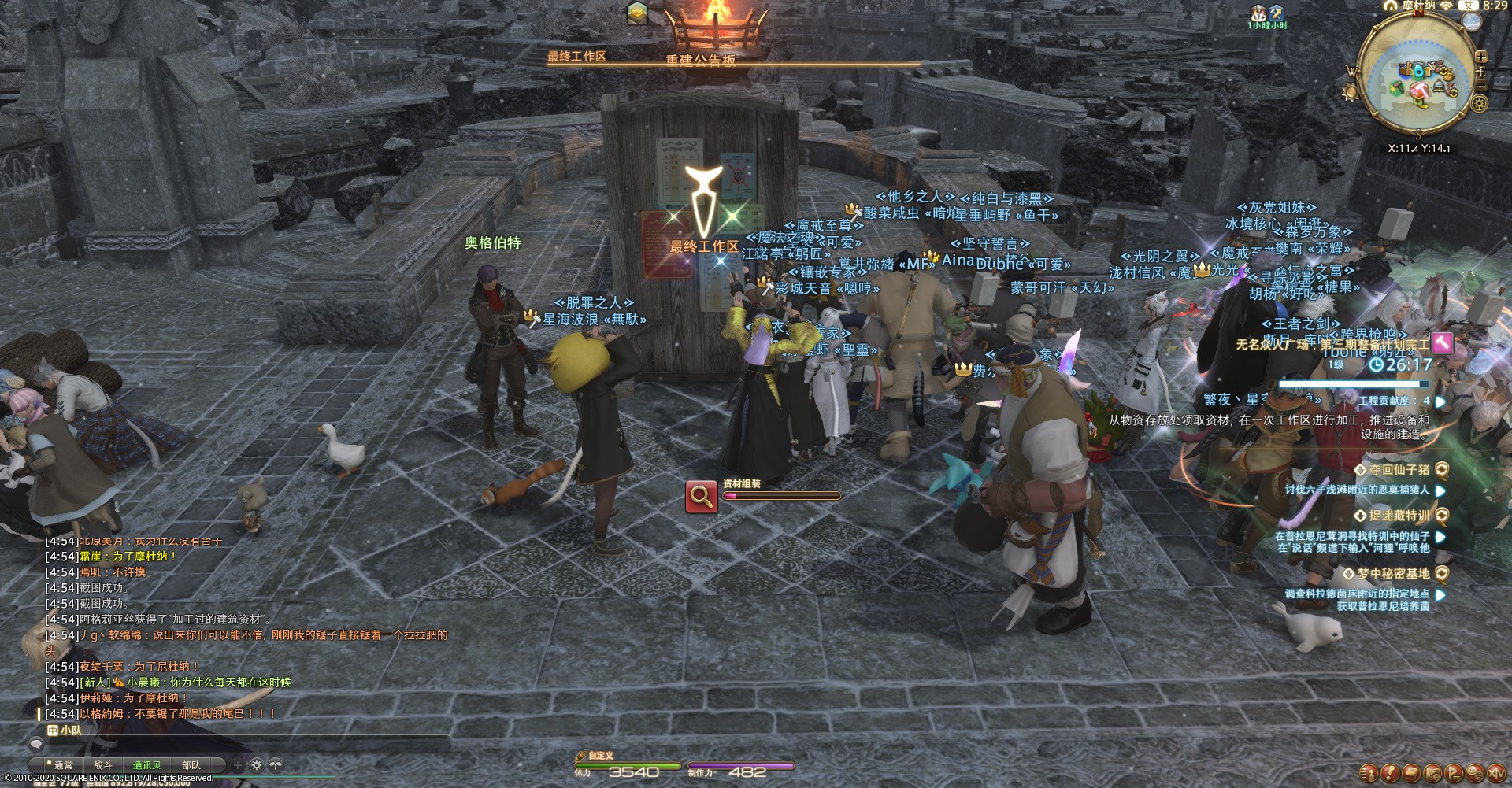Check the snowy weather icon
The image size is (1512, 788).
[x=1471, y=21]
